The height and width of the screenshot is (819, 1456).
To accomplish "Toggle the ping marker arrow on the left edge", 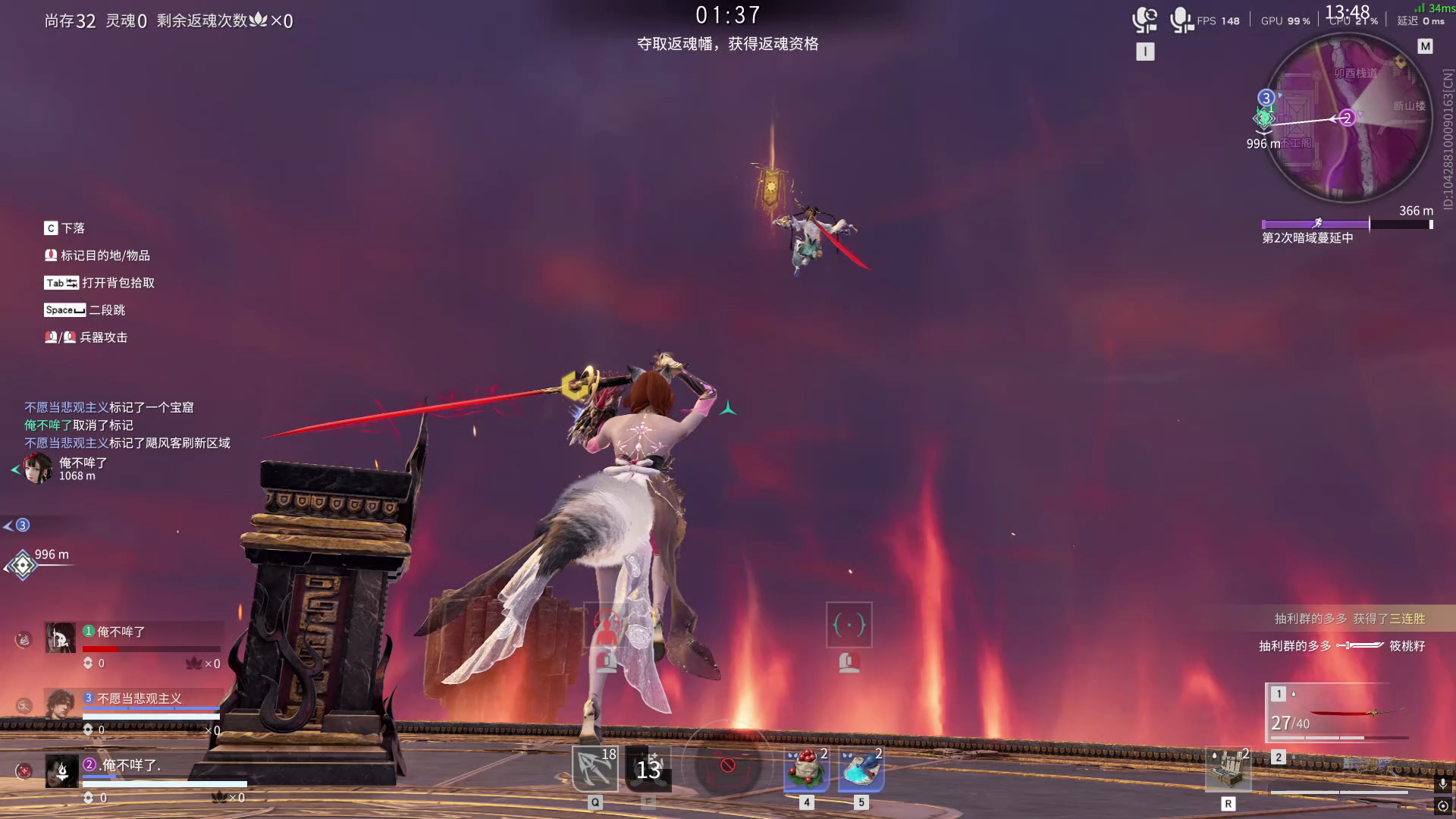I will pos(9,523).
